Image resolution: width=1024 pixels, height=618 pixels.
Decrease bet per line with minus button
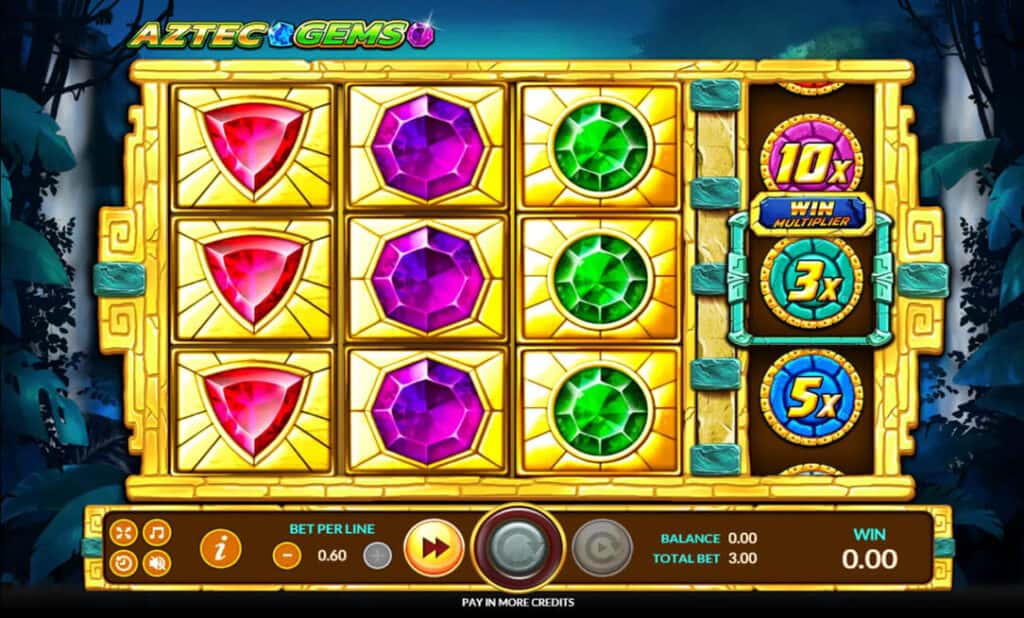pos(287,556)
